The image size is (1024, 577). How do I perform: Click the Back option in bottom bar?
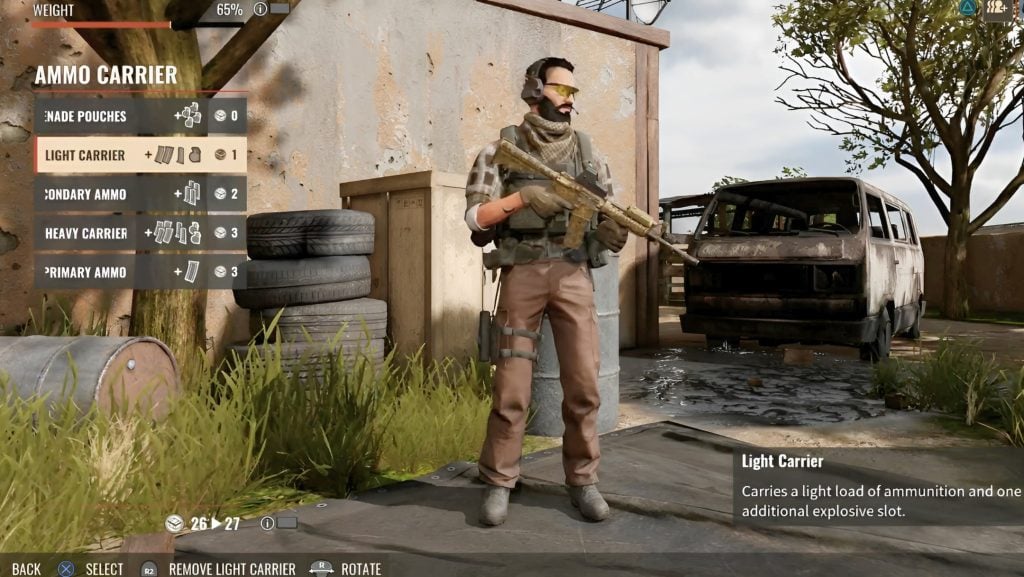click(x=27, y=569)
